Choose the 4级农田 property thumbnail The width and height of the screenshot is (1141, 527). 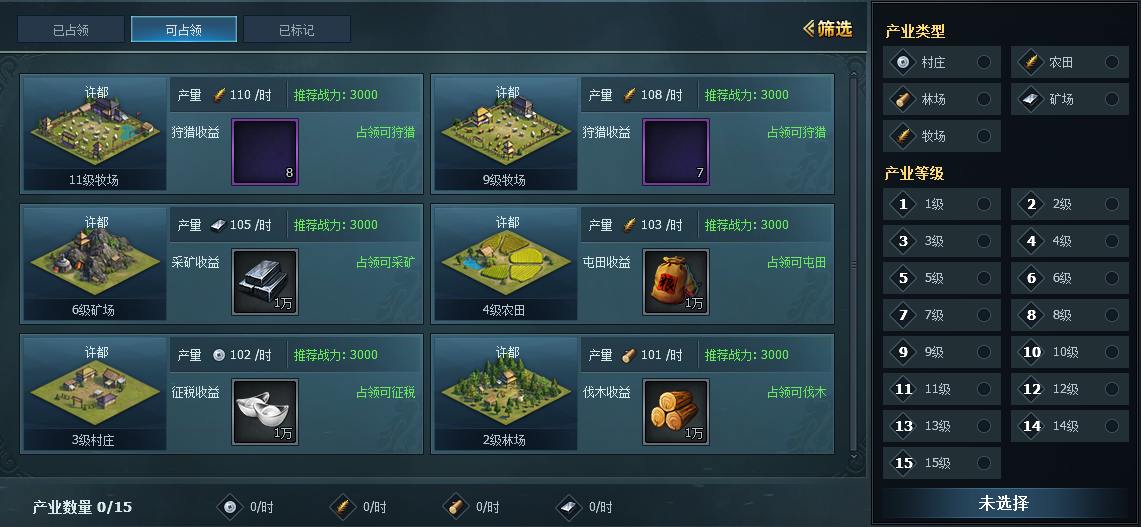coord(504,263)
